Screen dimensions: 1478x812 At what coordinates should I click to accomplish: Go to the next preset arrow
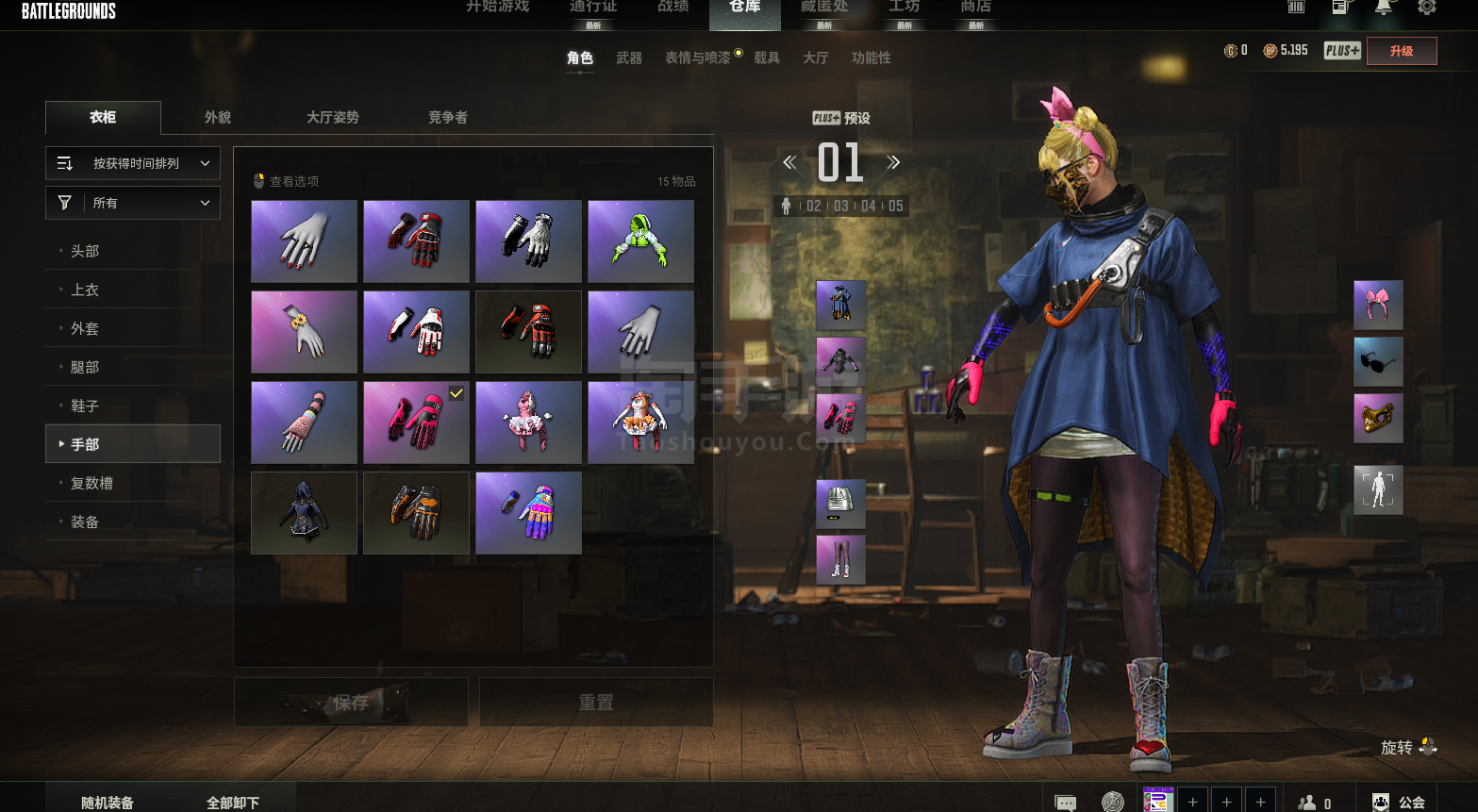pyautogui.click(x=893, y=162)
